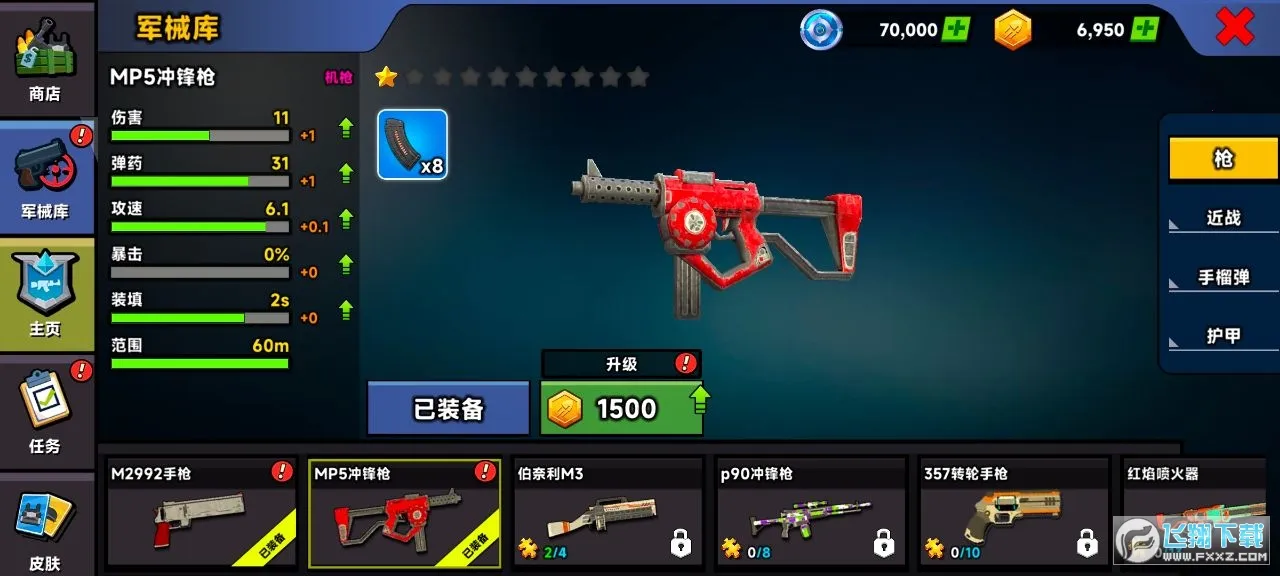Viewport: 1280px width, 576px height.
Task: Close the armory with the red X
Action: (x=1234, y=28)
